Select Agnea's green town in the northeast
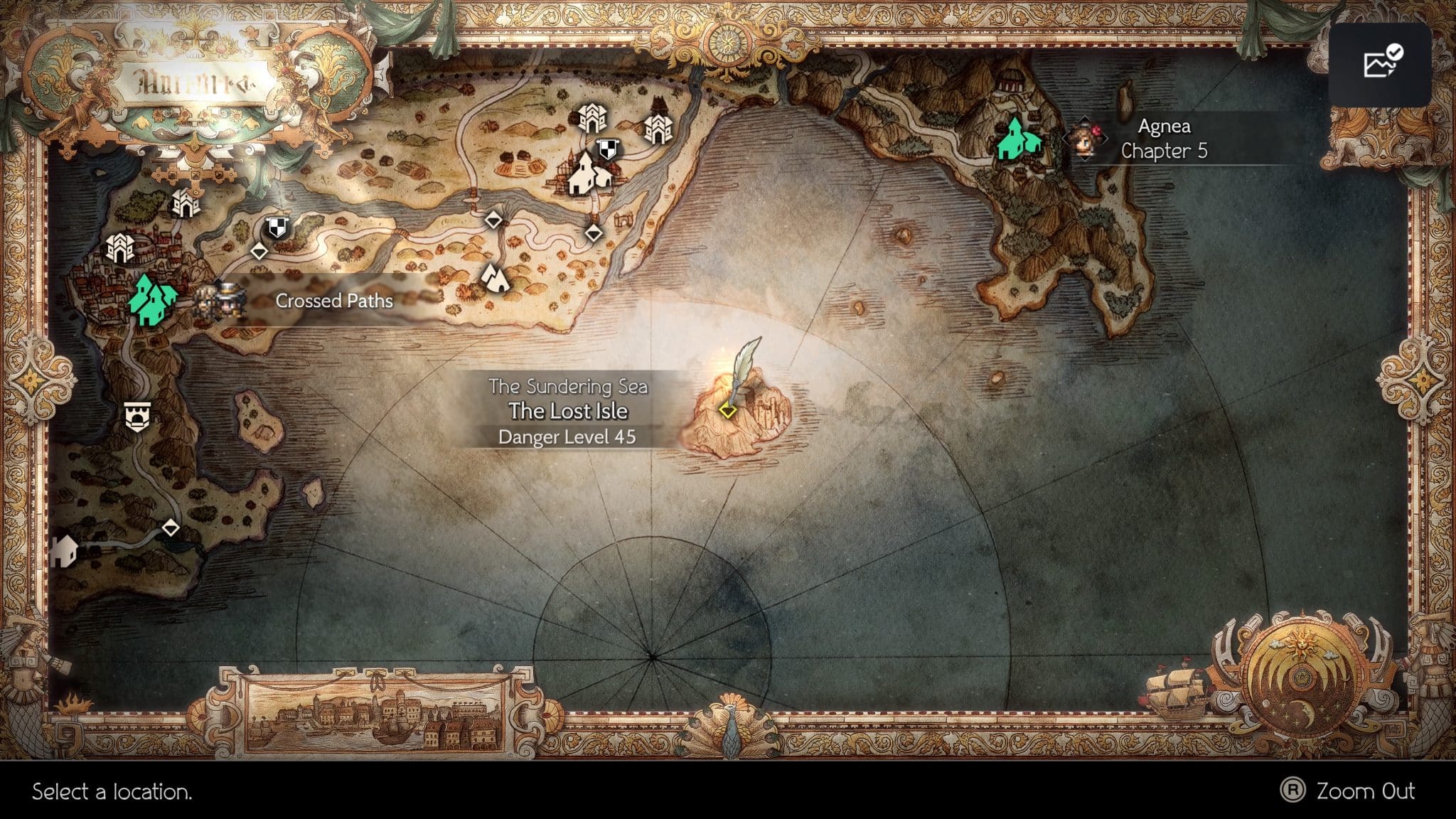 (x=1018, y=139)
